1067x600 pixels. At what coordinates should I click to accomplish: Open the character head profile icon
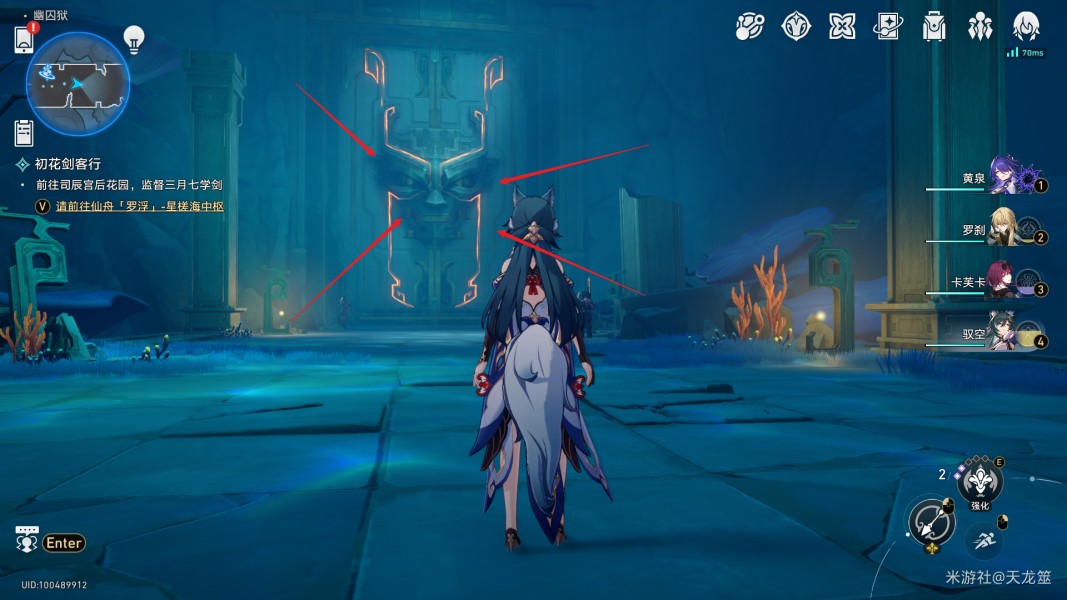coord(1026,27)
